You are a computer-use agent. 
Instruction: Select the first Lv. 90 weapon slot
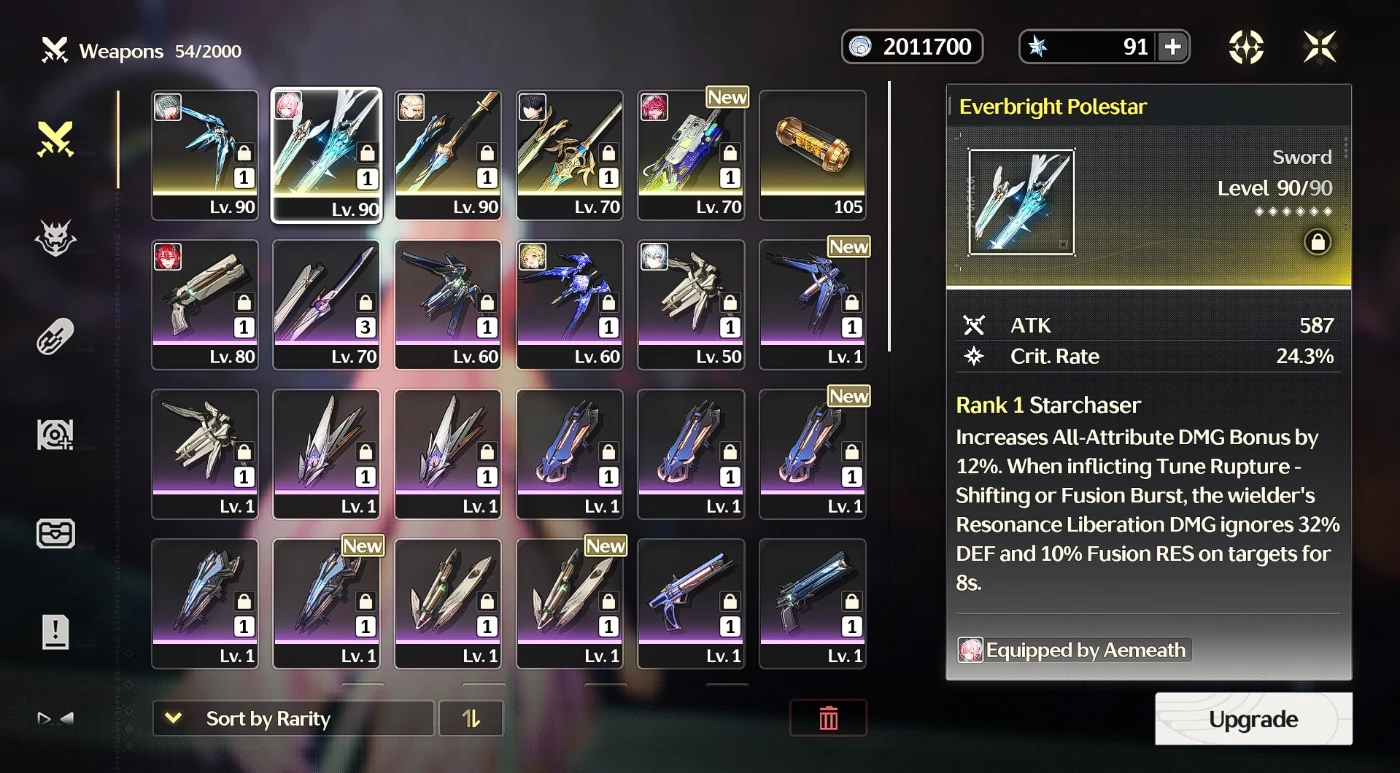[x=205, y=155]
